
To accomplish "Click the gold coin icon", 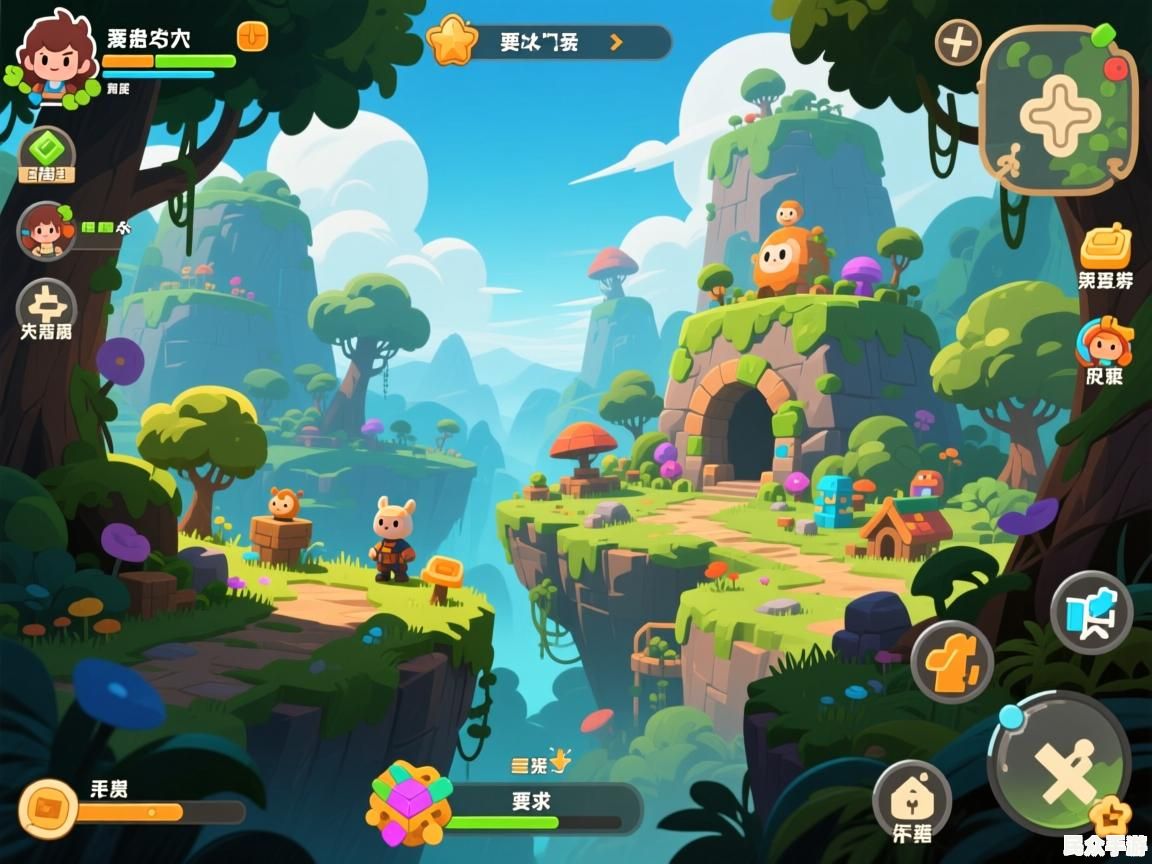I will [48, 809].
